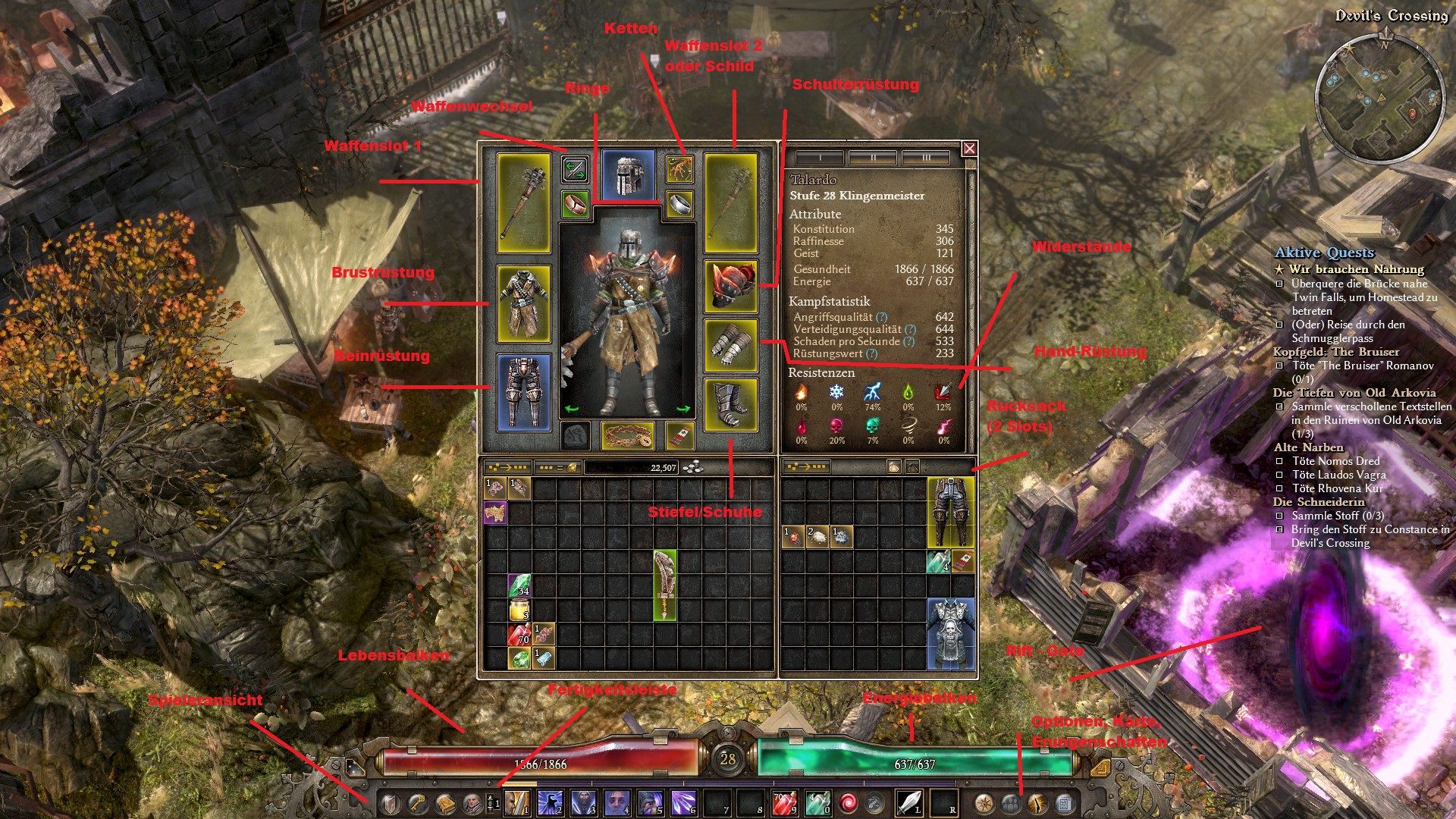Screen dimensions: 1456x819
Task: Open the third character stats tab
Action: point(926,158)
